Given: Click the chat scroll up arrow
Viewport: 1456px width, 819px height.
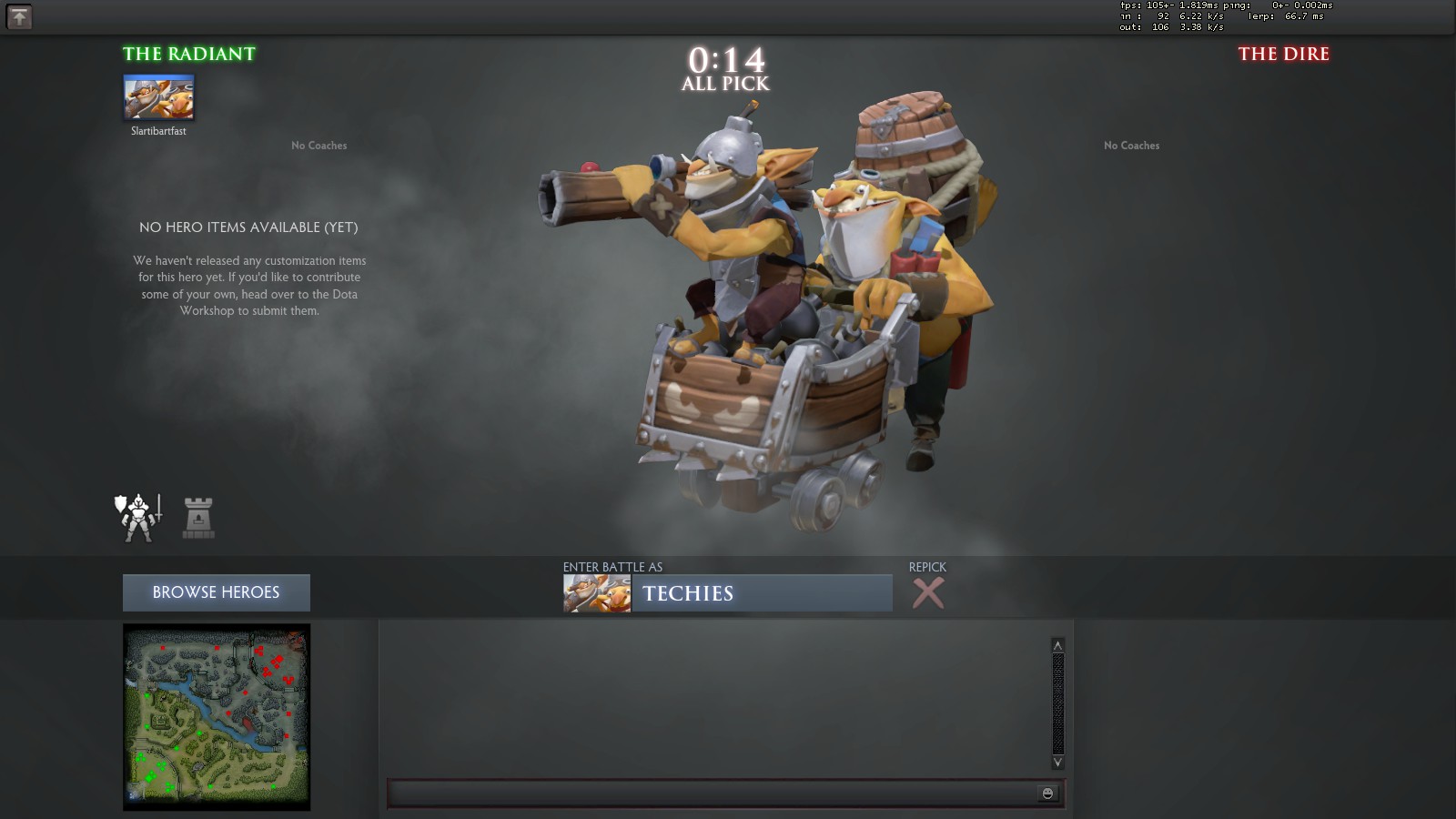Looking at the screenshot, I should [x=1057, y=645].
